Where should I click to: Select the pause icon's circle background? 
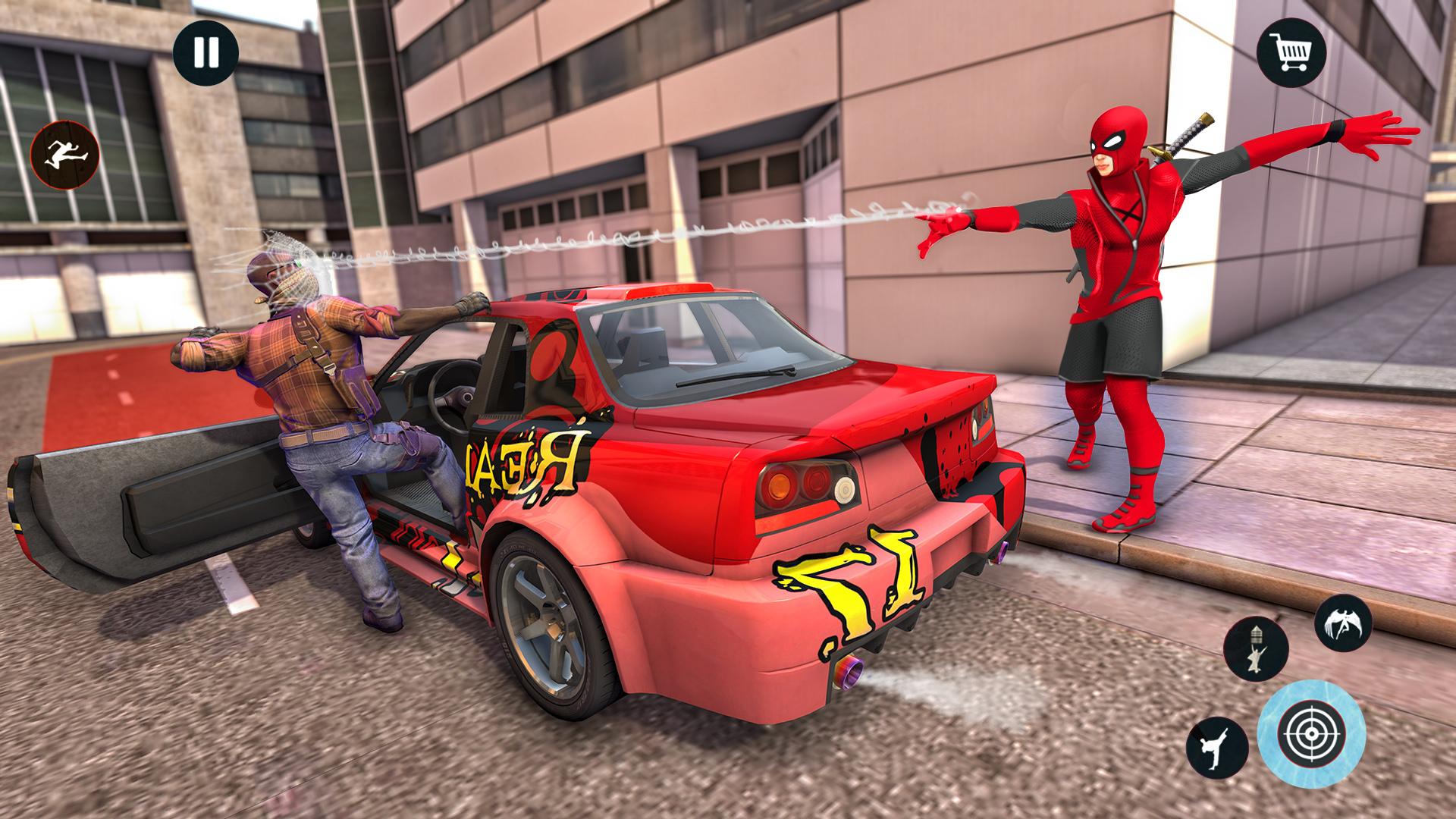(x=205, y=51)
